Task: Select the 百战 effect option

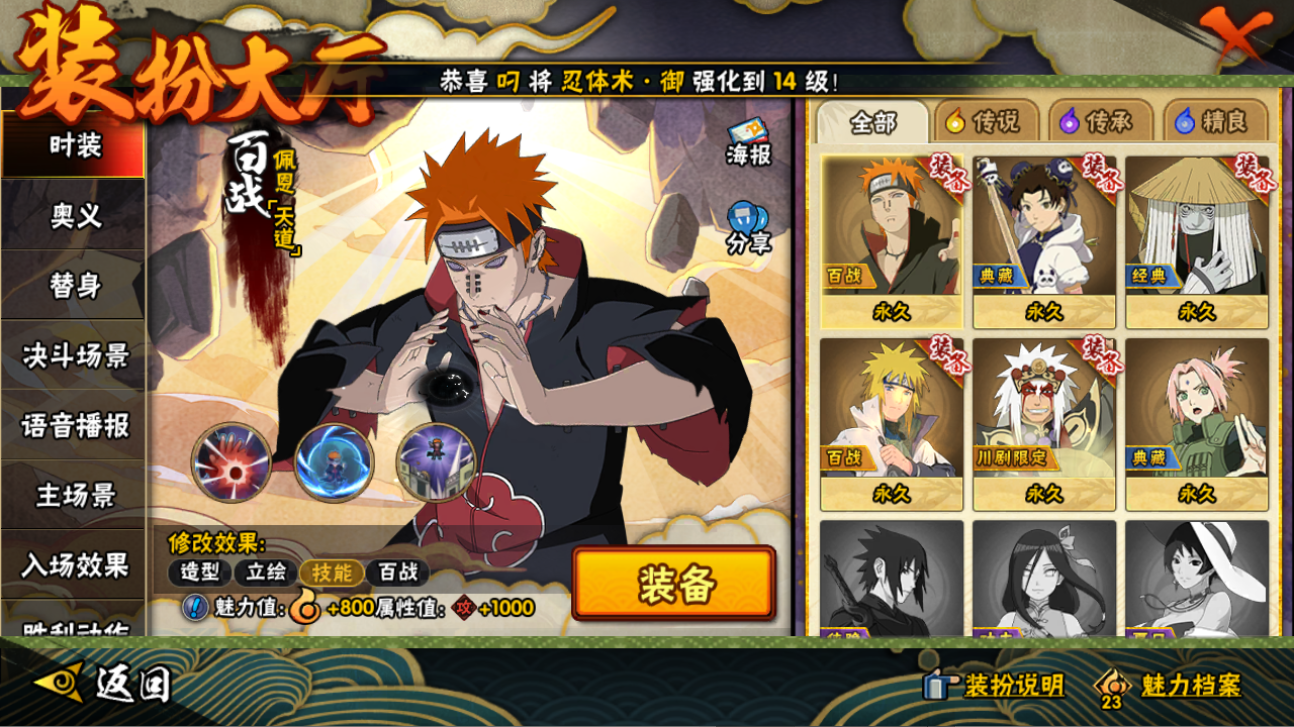Action: click(x=398, y=572)
